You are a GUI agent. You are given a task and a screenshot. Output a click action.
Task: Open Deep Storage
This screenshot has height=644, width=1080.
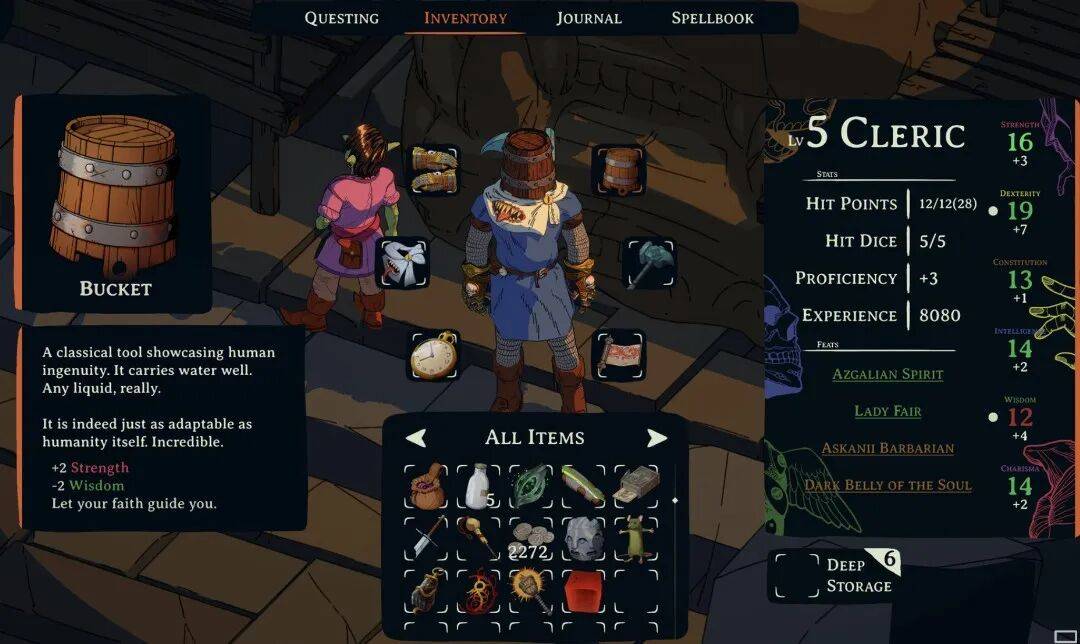(835, 575)
